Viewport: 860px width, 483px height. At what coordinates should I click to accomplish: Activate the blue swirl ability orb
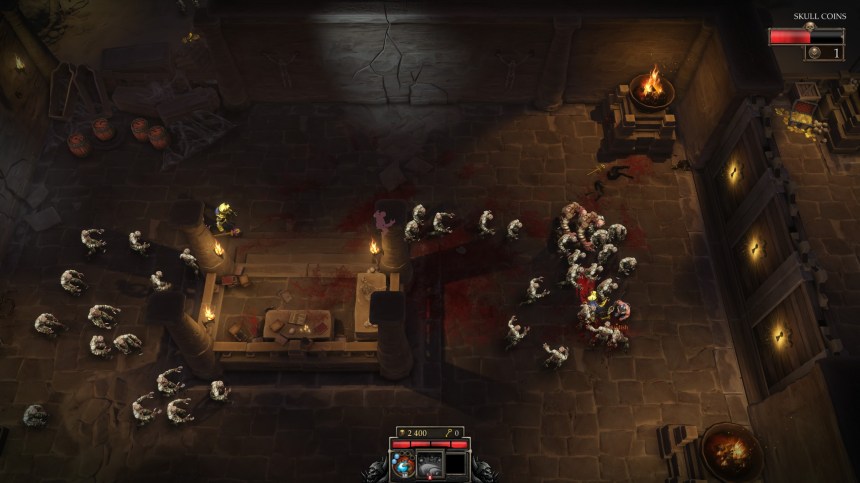click(x=405, y=464)
